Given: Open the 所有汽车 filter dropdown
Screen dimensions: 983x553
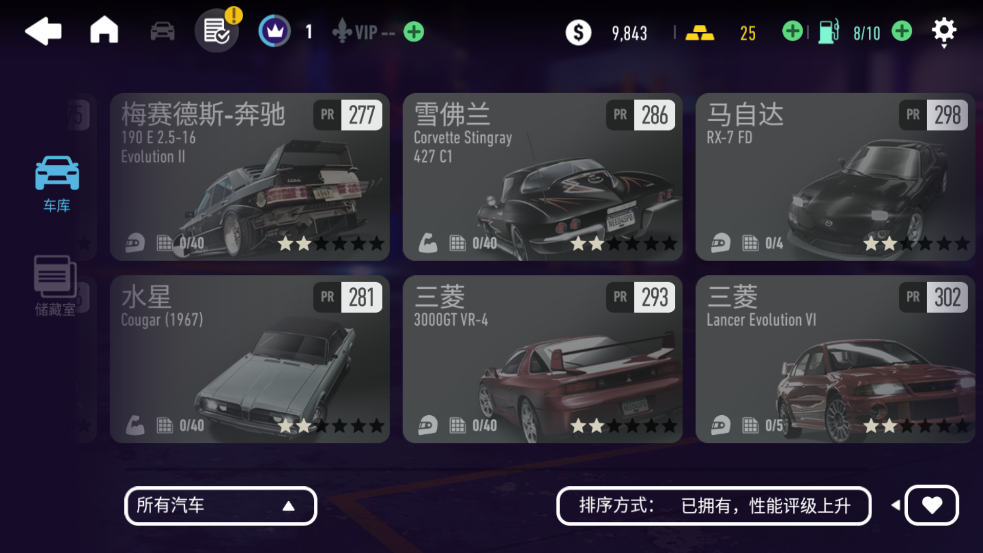Looking at the screenshot, I should (x=220, y=506).
